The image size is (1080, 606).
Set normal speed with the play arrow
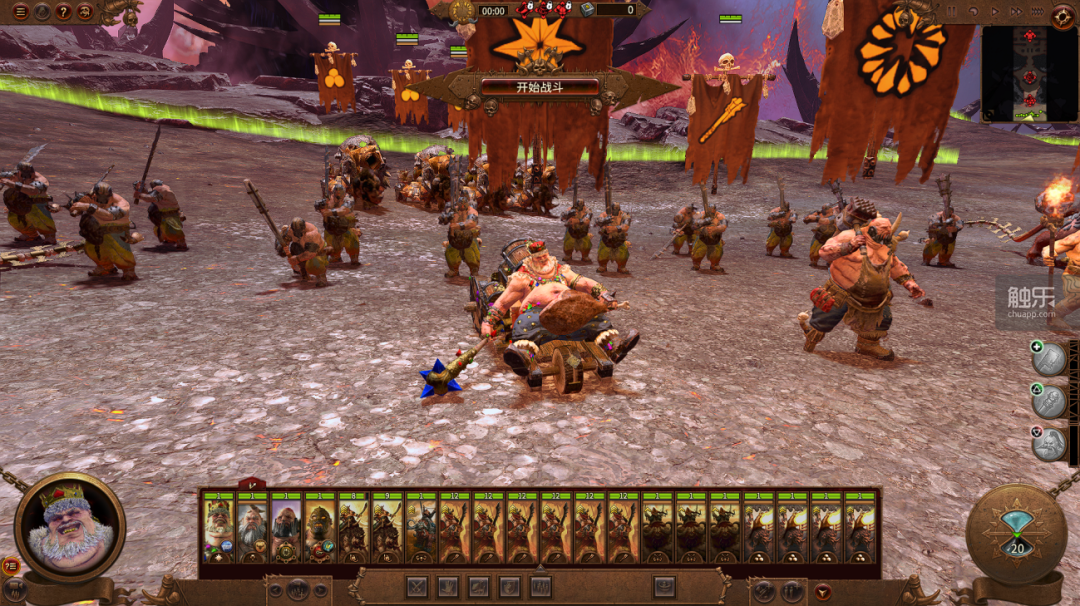[996, 12]
